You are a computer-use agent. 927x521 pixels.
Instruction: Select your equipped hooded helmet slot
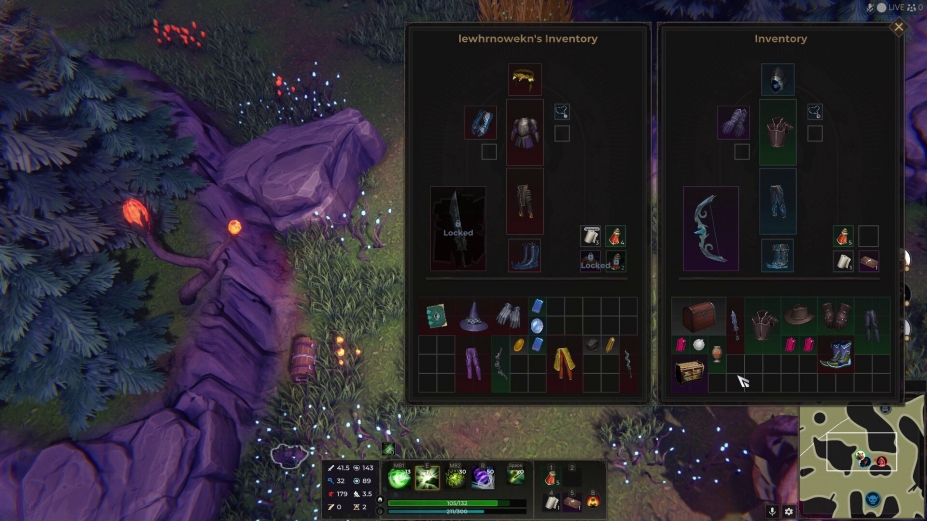(x=777, y=80)
